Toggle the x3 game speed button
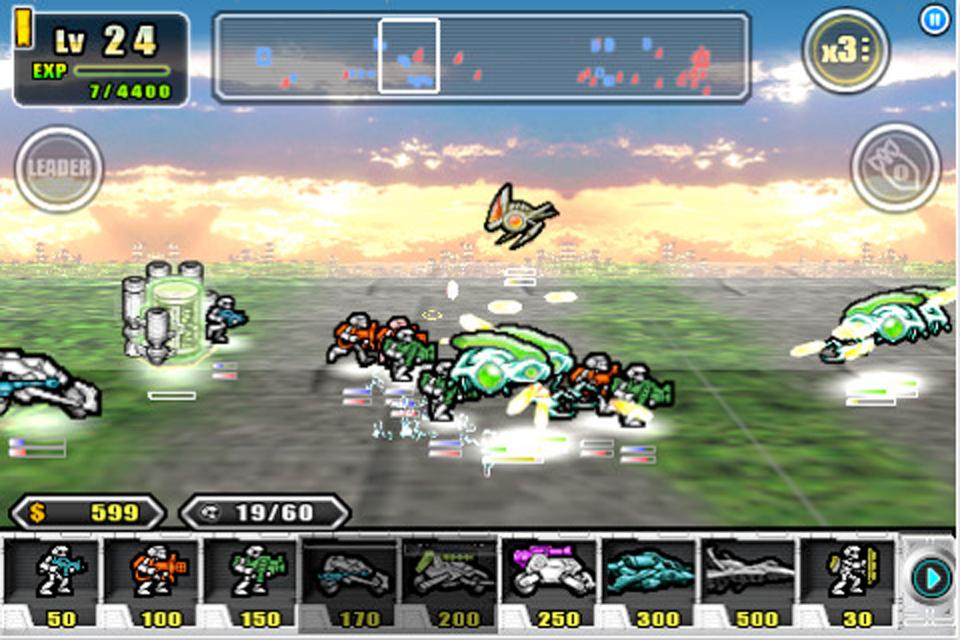This screenshot has width=960, height=640. pos(845,50)
